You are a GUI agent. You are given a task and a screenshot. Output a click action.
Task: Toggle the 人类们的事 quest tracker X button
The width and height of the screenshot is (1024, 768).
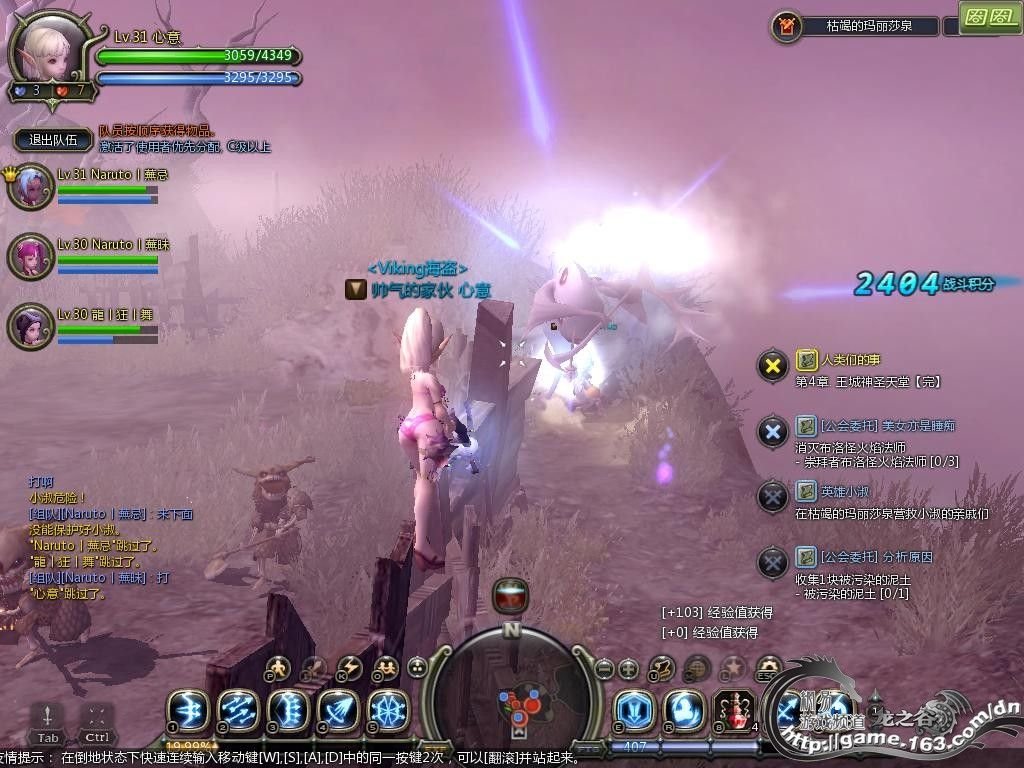(772, 366)
